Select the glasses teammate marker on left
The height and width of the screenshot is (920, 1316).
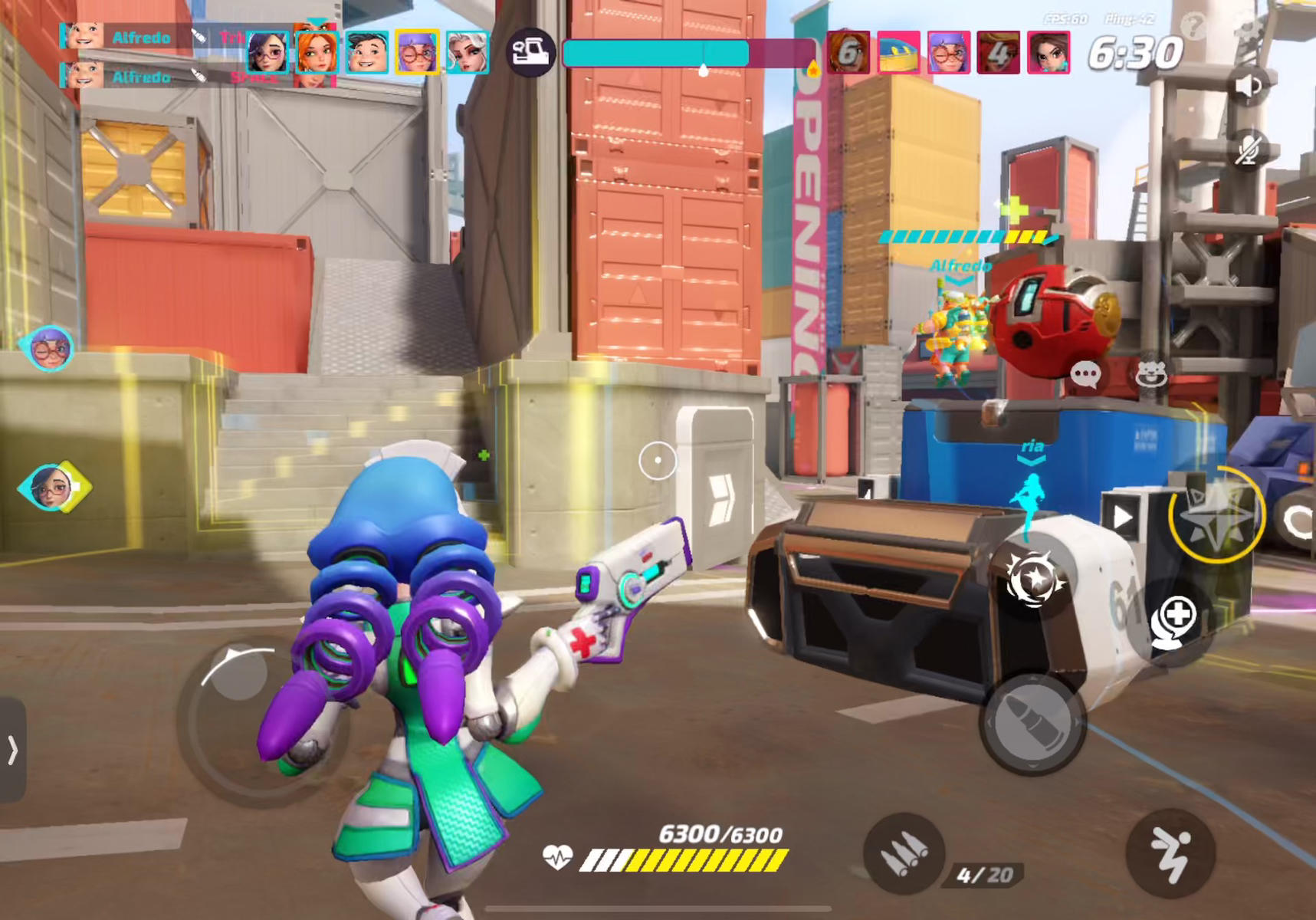pyautogui.click(x=49, y=349)
